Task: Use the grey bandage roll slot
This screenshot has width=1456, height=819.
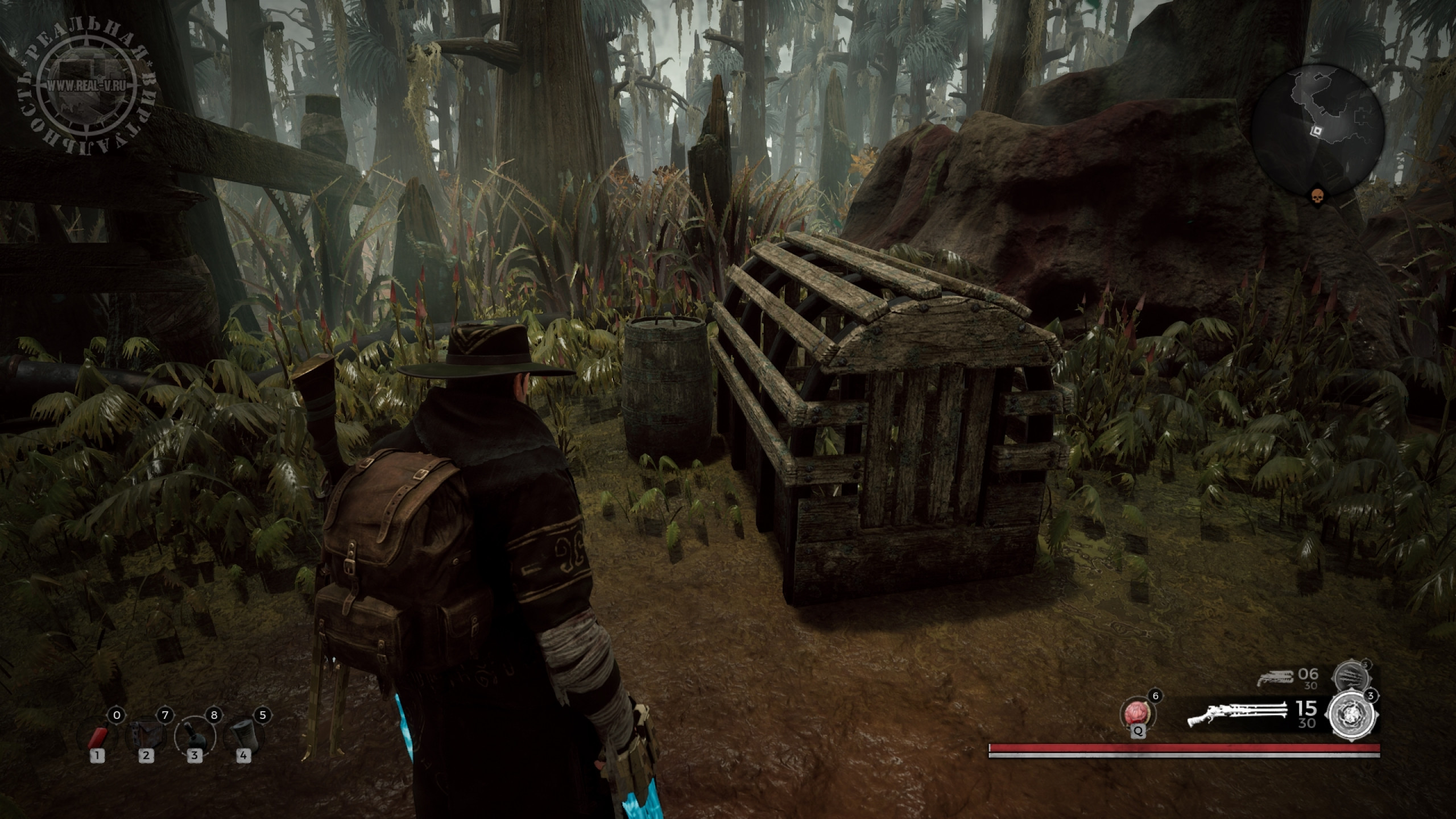Action: pos(243,737)
